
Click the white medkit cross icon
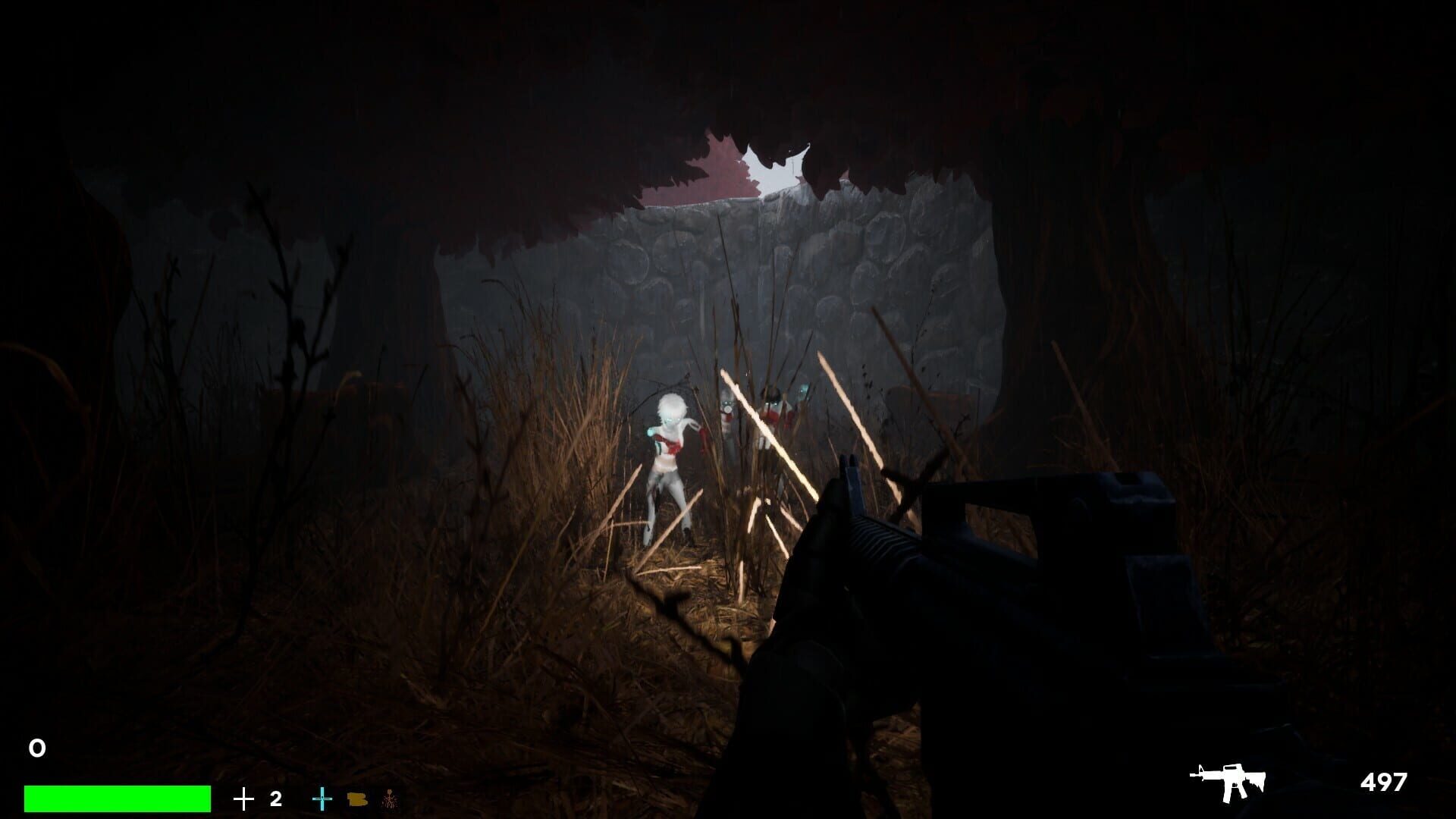[x=243, y=798]
